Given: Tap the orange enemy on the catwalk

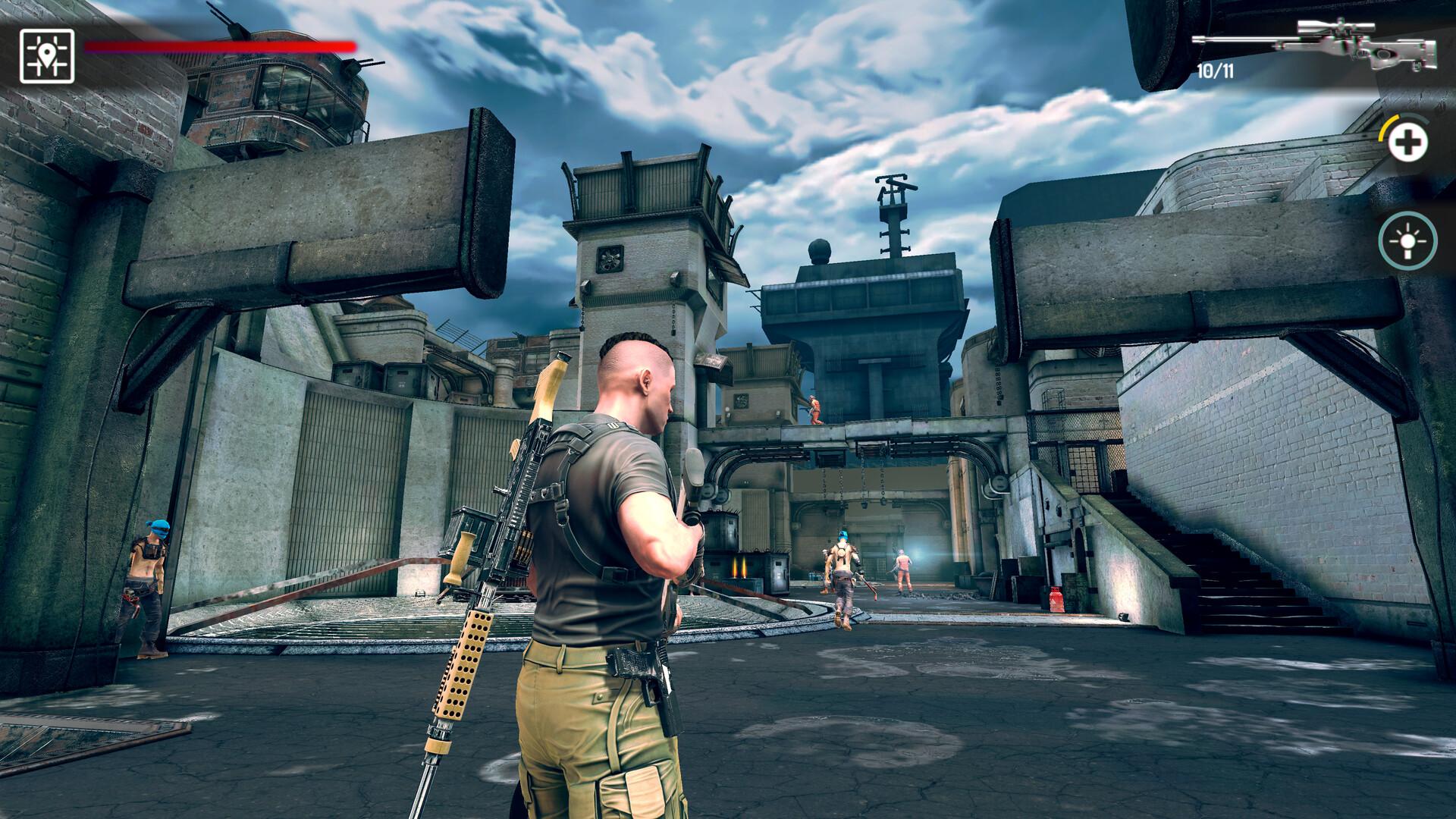Looking at the screenshot, I should tap(814, 409).
